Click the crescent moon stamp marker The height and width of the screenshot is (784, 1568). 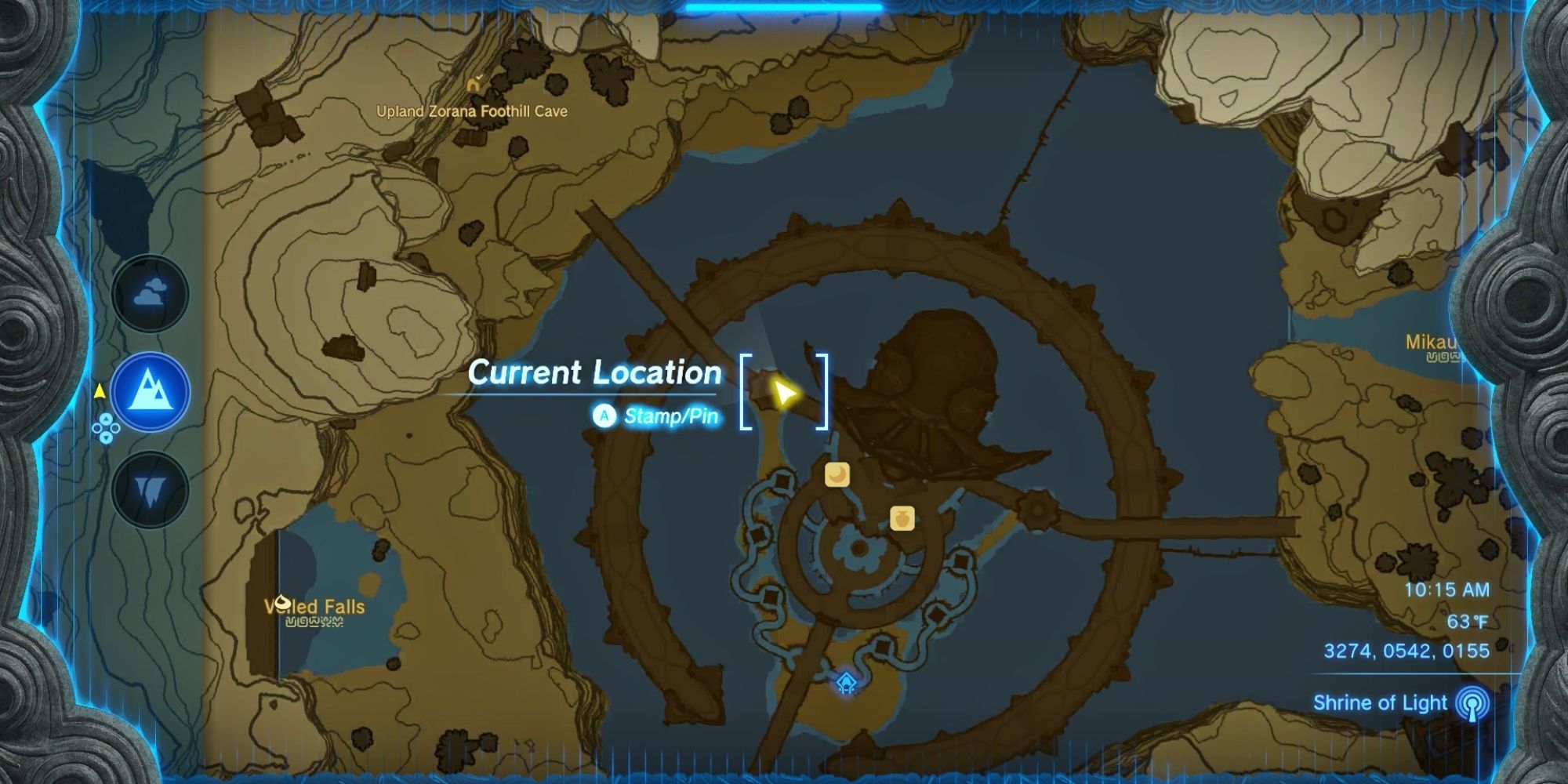pyautogui.click(x=836, y=476)
